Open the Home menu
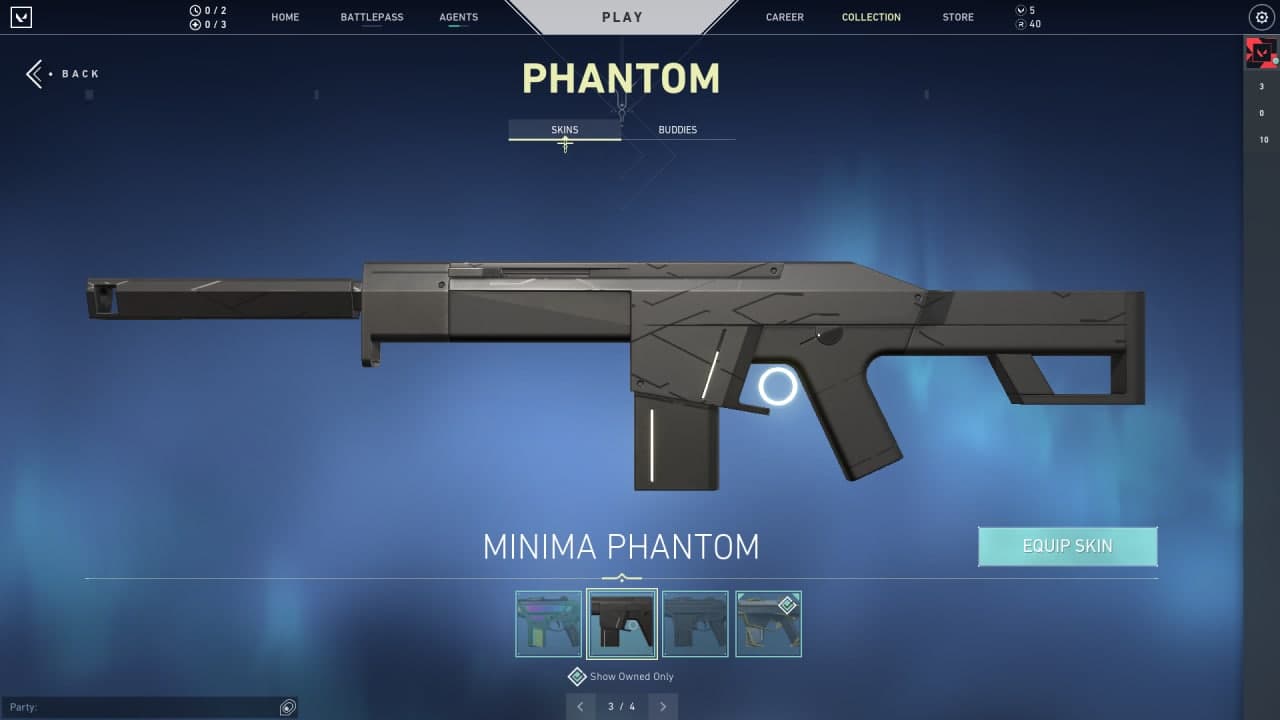This screenshot has height=720, width=1280. [285, 17]
